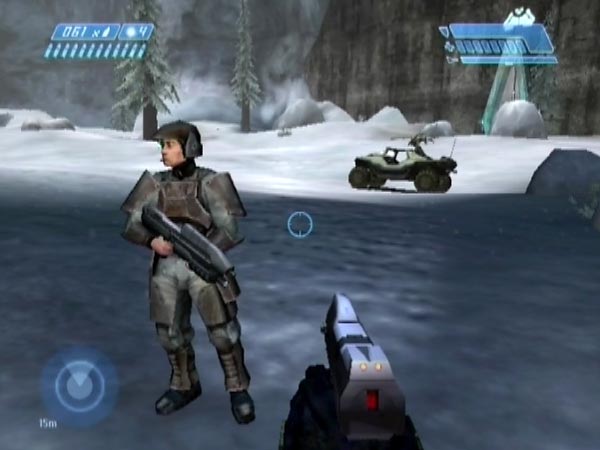This screenshot has width=600, height=450.
Task: Click the circular aiming reticle
Action: pyautogui.click(x=300, y=224)
